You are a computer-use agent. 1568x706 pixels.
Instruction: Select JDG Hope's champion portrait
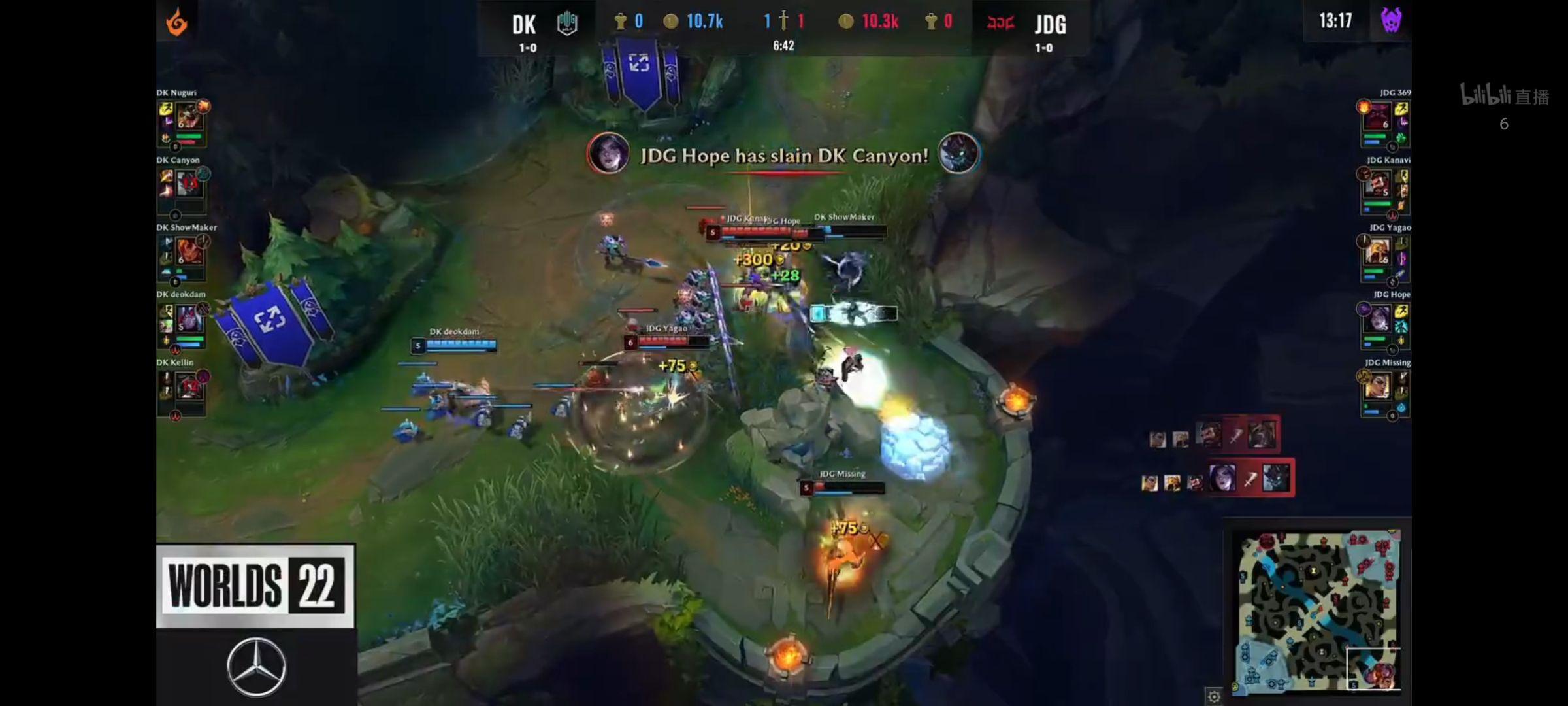tap(1378, 320)
